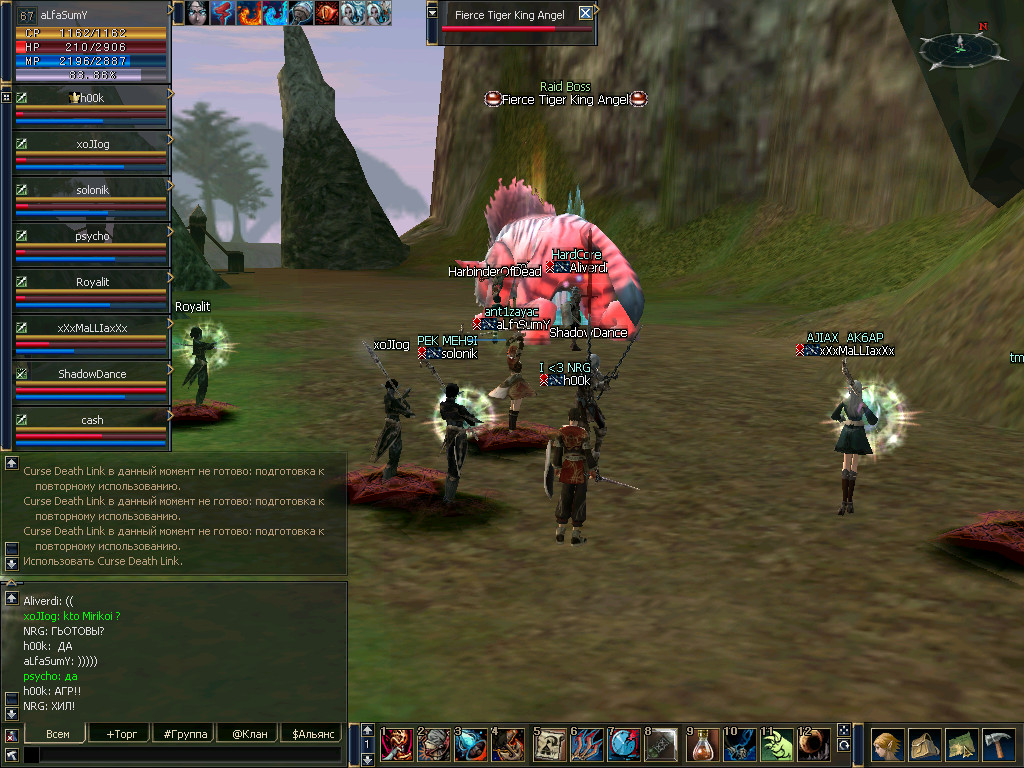The height and width of the screenshot is (768, 1024).
Task: Choose party member psycho
Action: tap(92, 236)
